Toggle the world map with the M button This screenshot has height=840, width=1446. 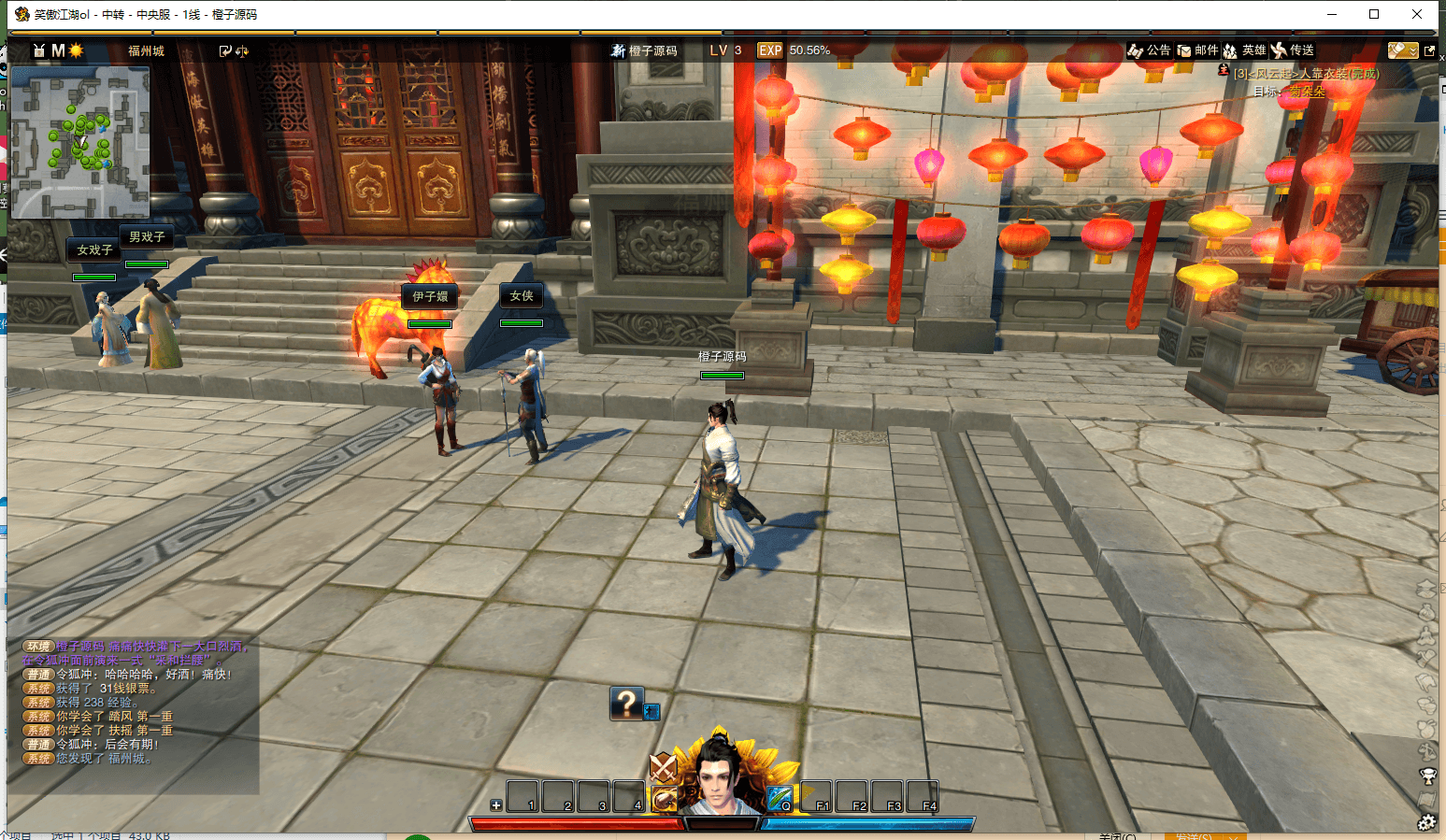coord(57,50)
